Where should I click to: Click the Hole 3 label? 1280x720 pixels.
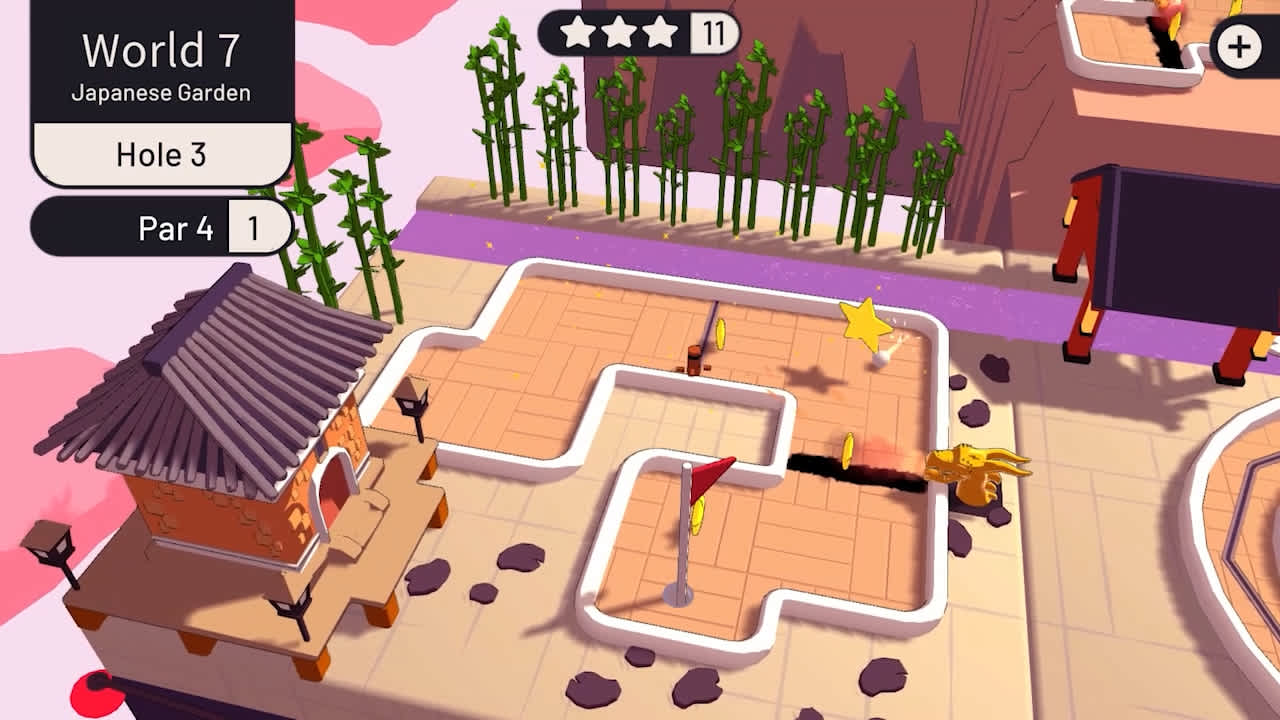(160, 155)
